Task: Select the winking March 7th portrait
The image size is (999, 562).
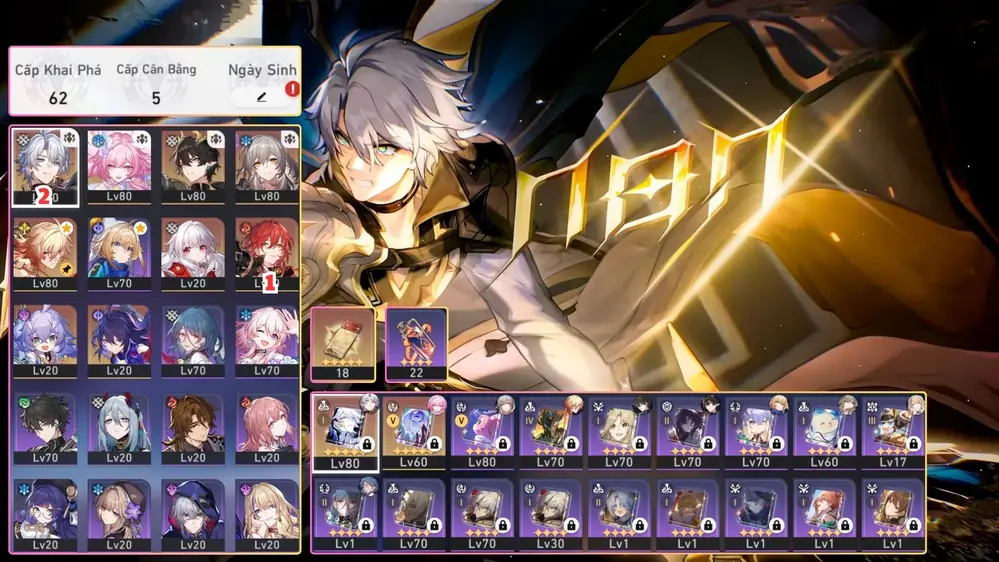Action: [x=267, y=340]
